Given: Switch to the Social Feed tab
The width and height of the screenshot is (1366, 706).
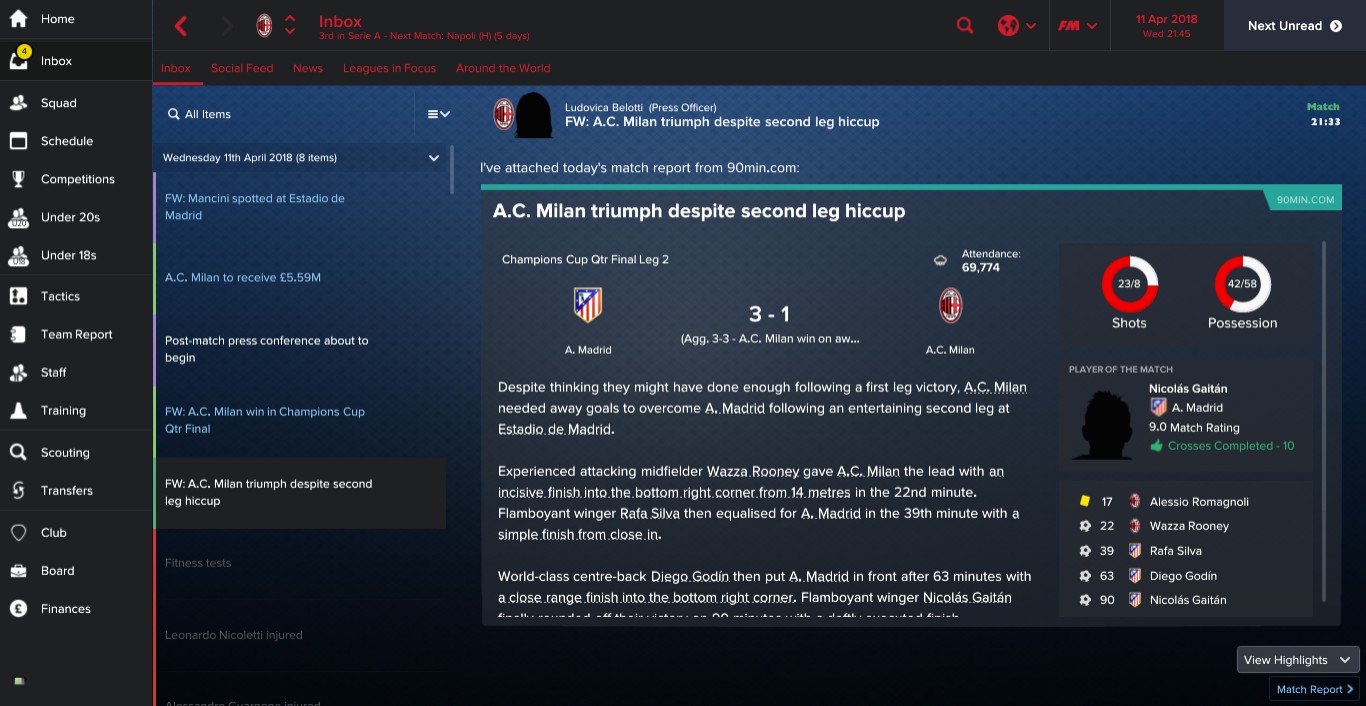Looking at the screenshot, I should point(242,68).
